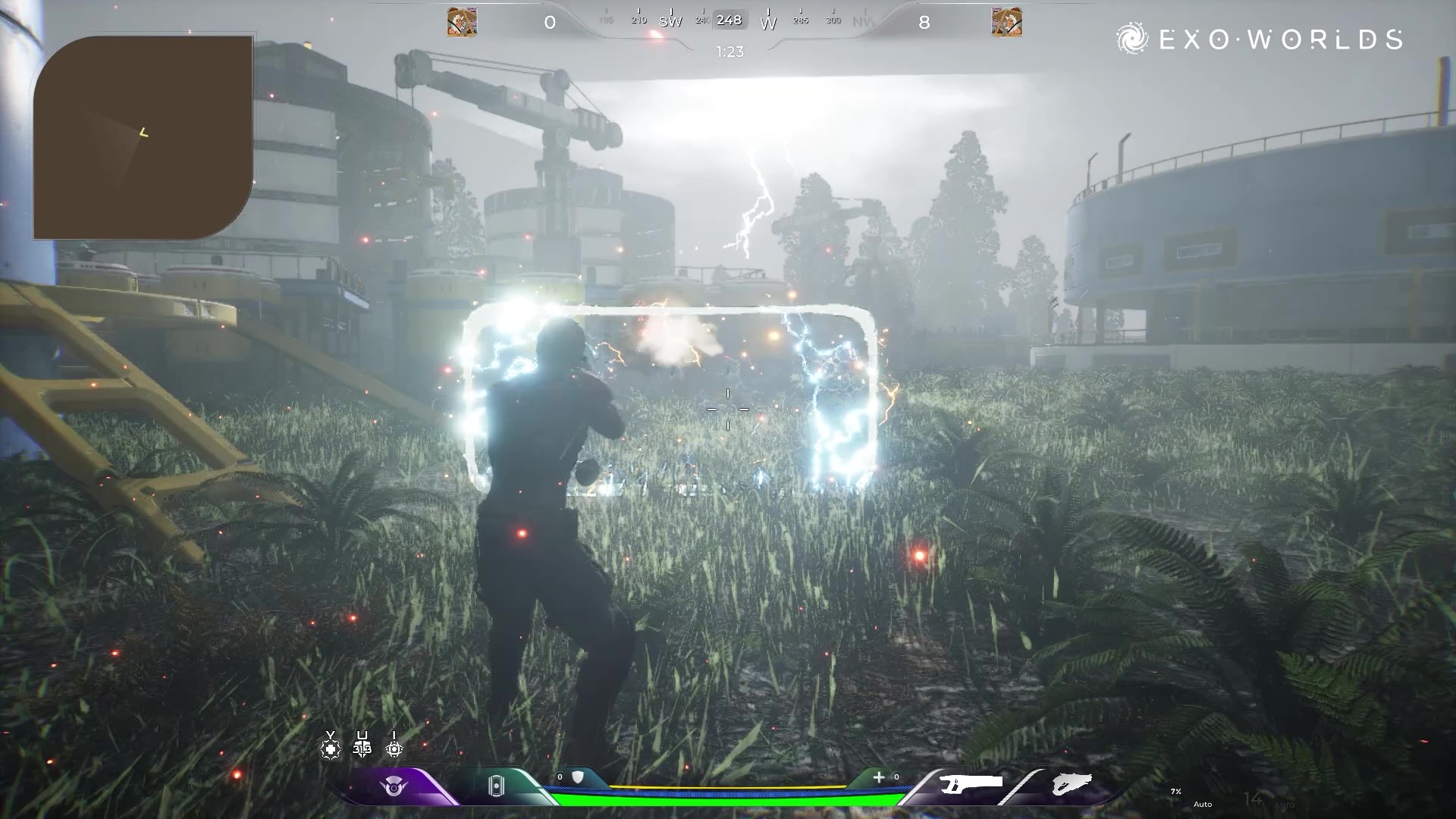Screen dimensions: 1456x819
Task: Activate the crosshair target gear icon
Action: (394, 748)
